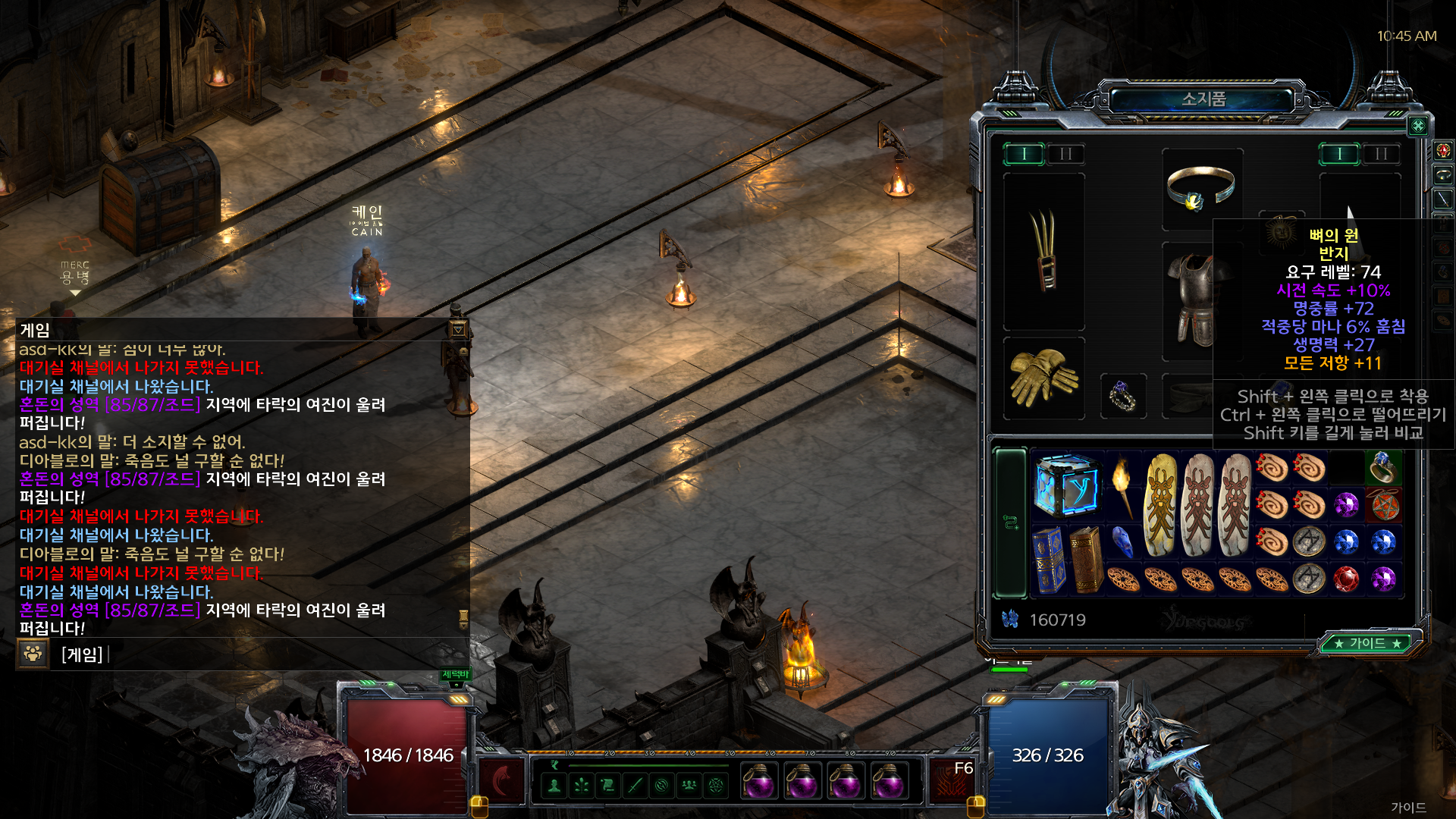Switch to right weapon set II
1456x819 pixels.
[1381, 154]
